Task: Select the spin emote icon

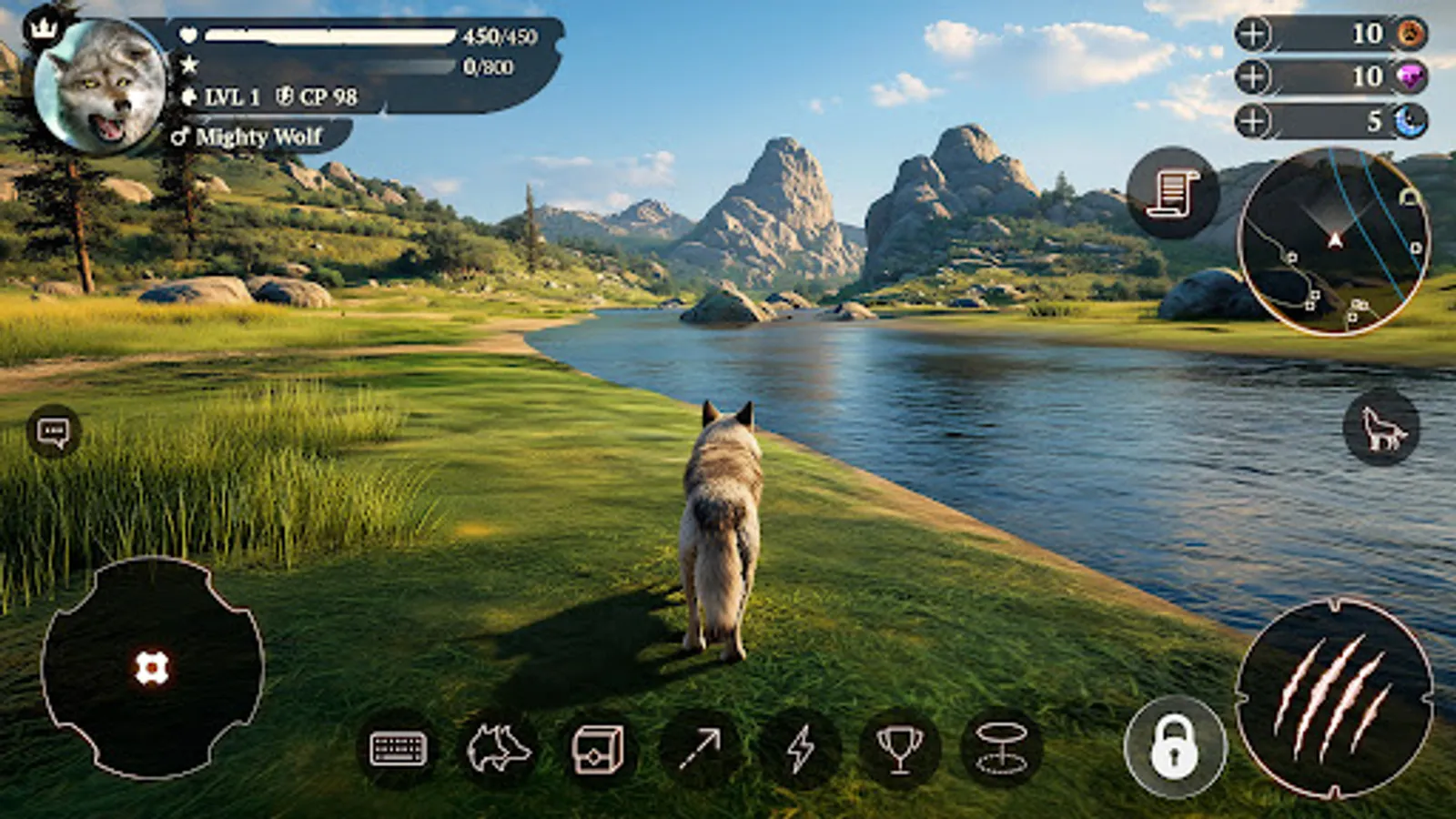Action: (1001, 747)
